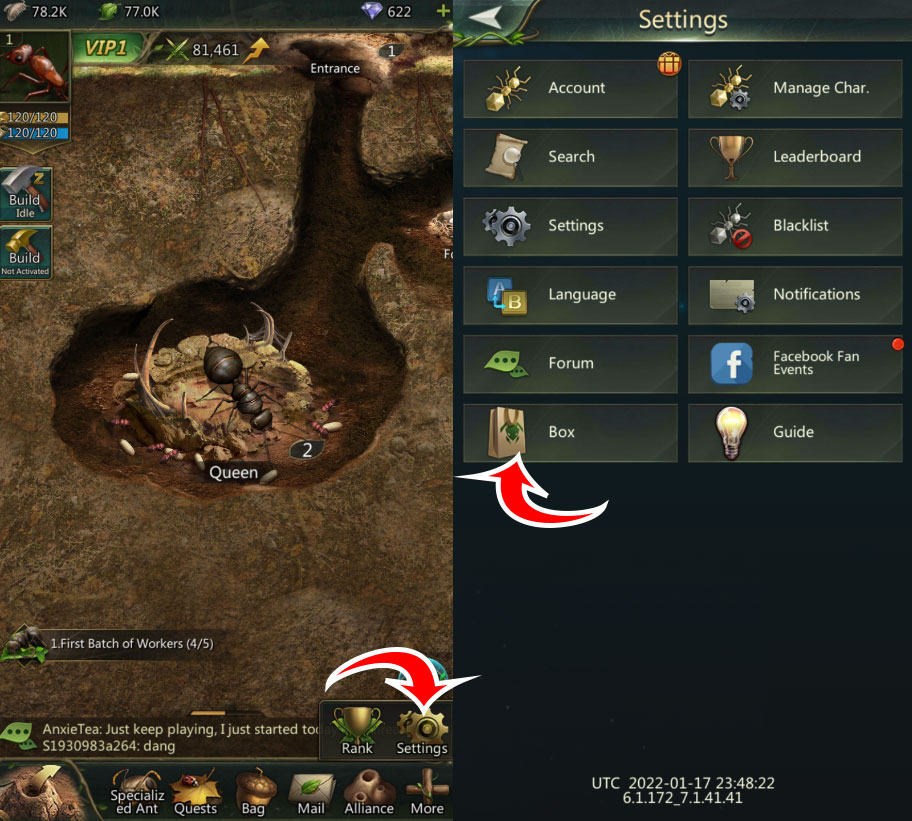Open the Leaderboard
The image size is (912, 821).
pyautogui.click(x=795, y=157)
